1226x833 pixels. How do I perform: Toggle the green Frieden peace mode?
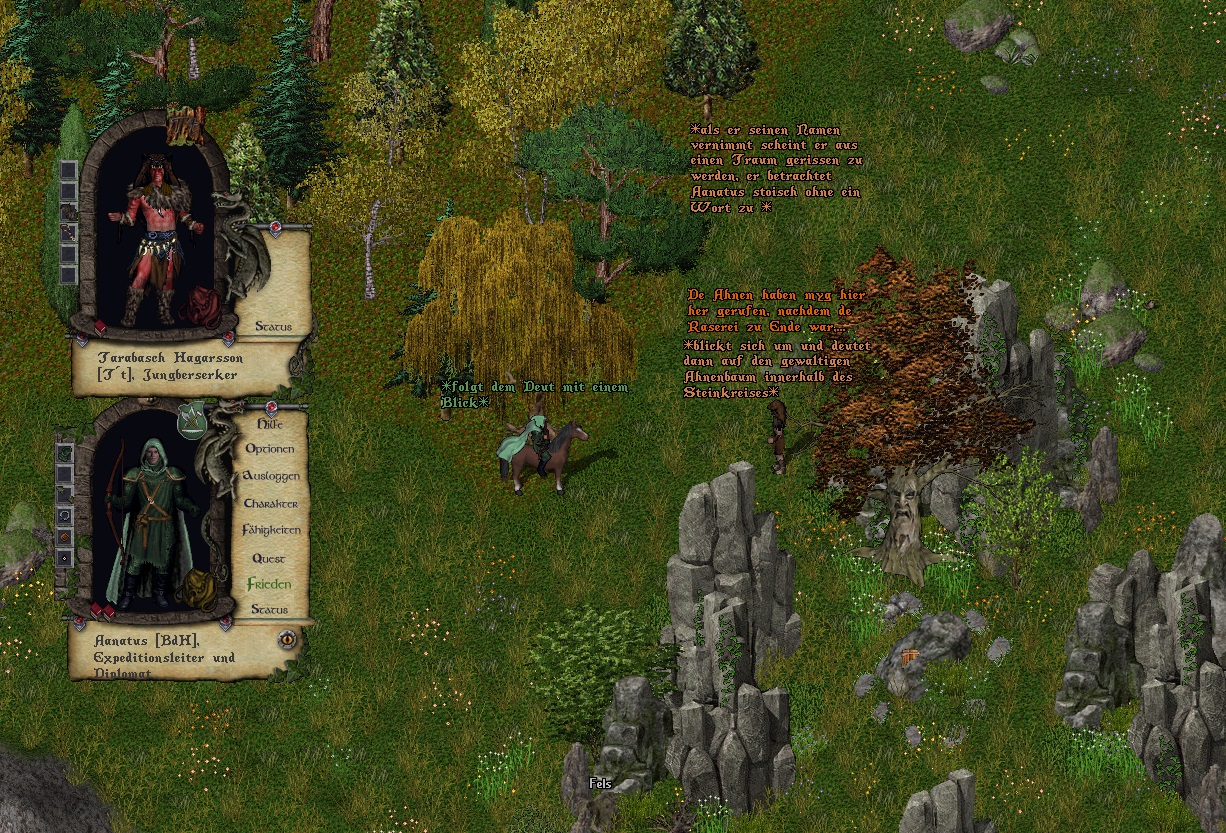(x=269, y=584)
